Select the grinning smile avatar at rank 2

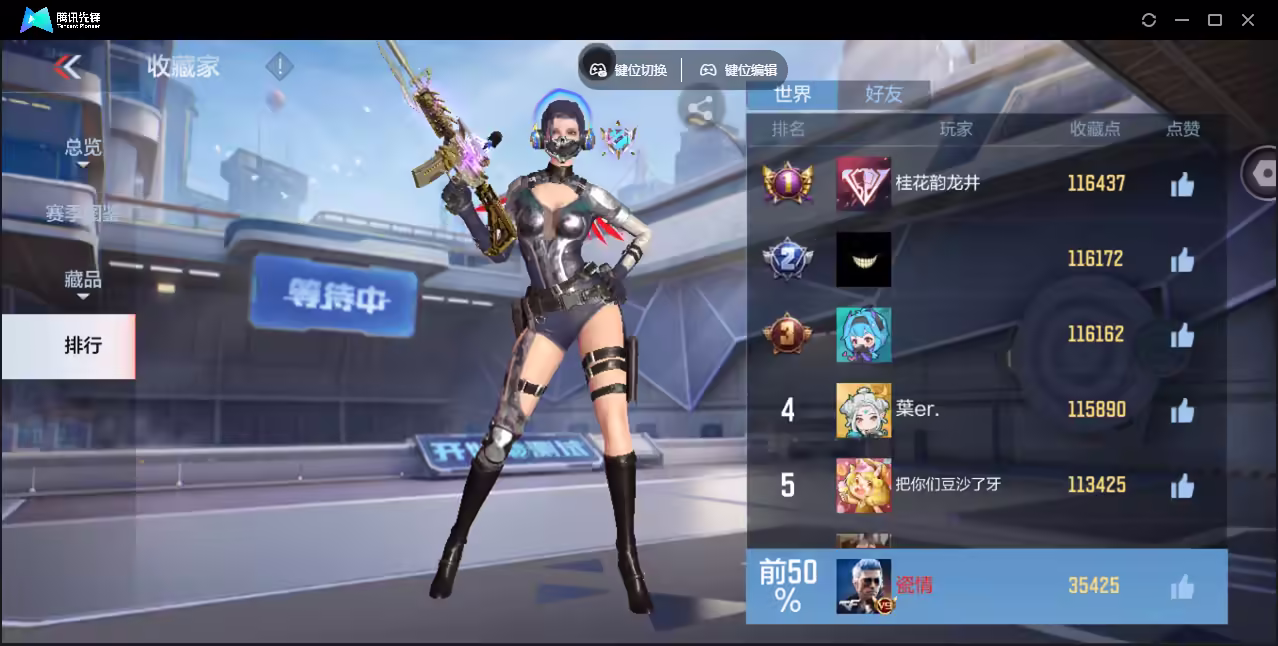863,260
